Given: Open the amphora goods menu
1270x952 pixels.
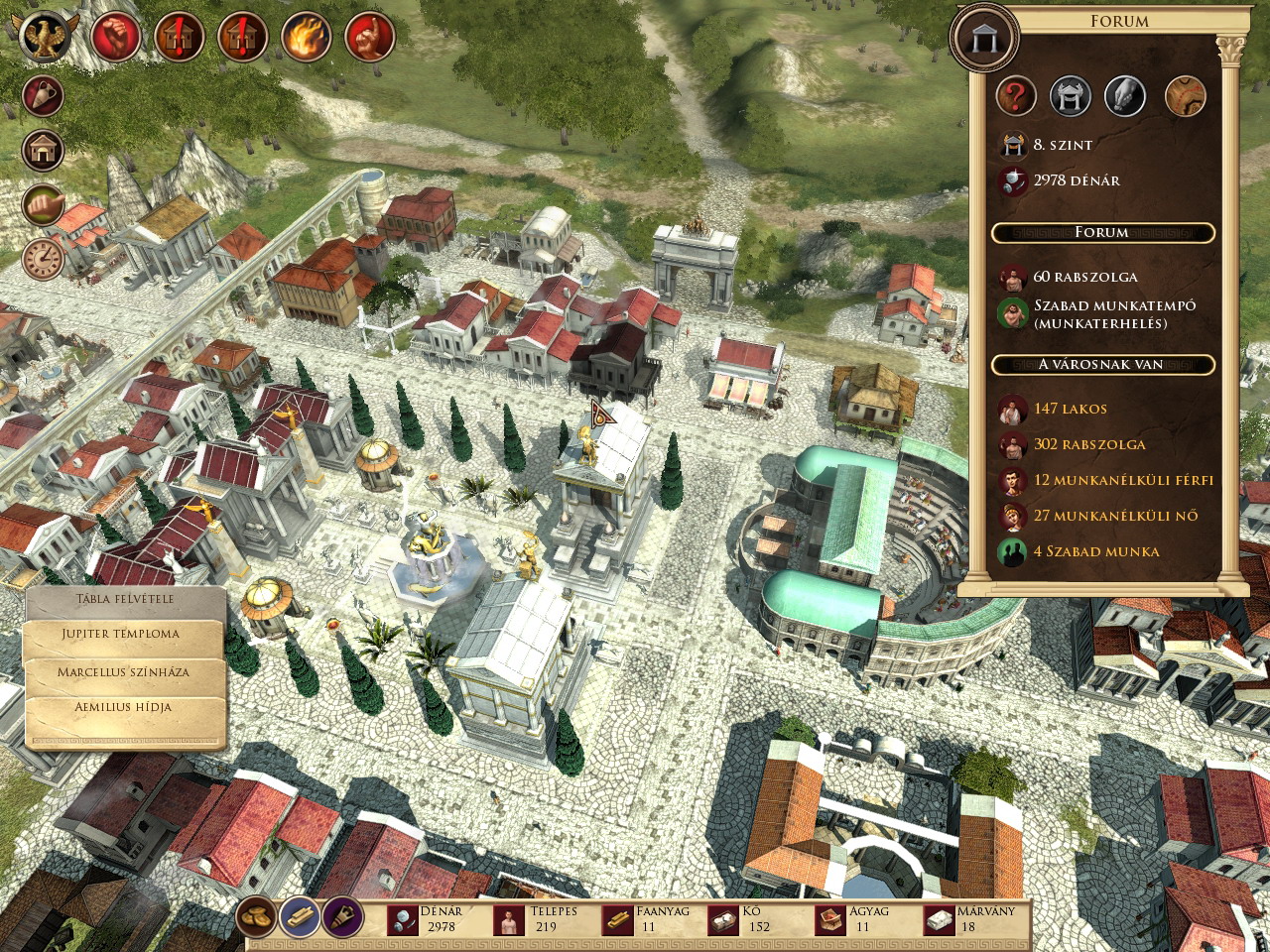Looking at the screenshot, I should point(44,96).
